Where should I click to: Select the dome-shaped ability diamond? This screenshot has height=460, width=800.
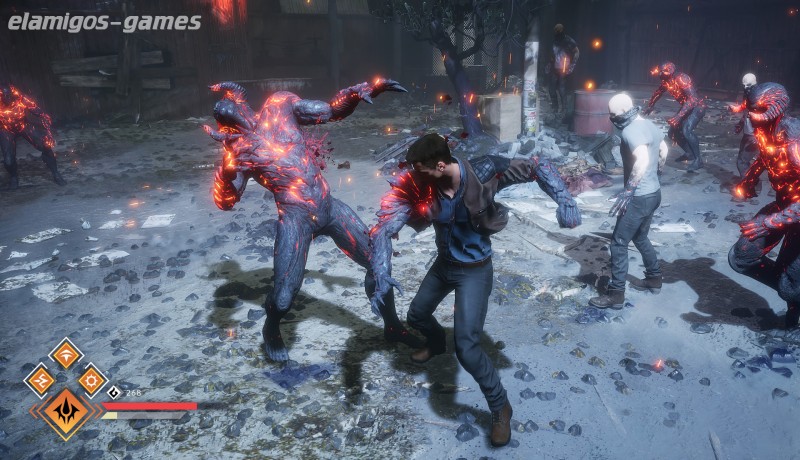[x=66, y=353]
